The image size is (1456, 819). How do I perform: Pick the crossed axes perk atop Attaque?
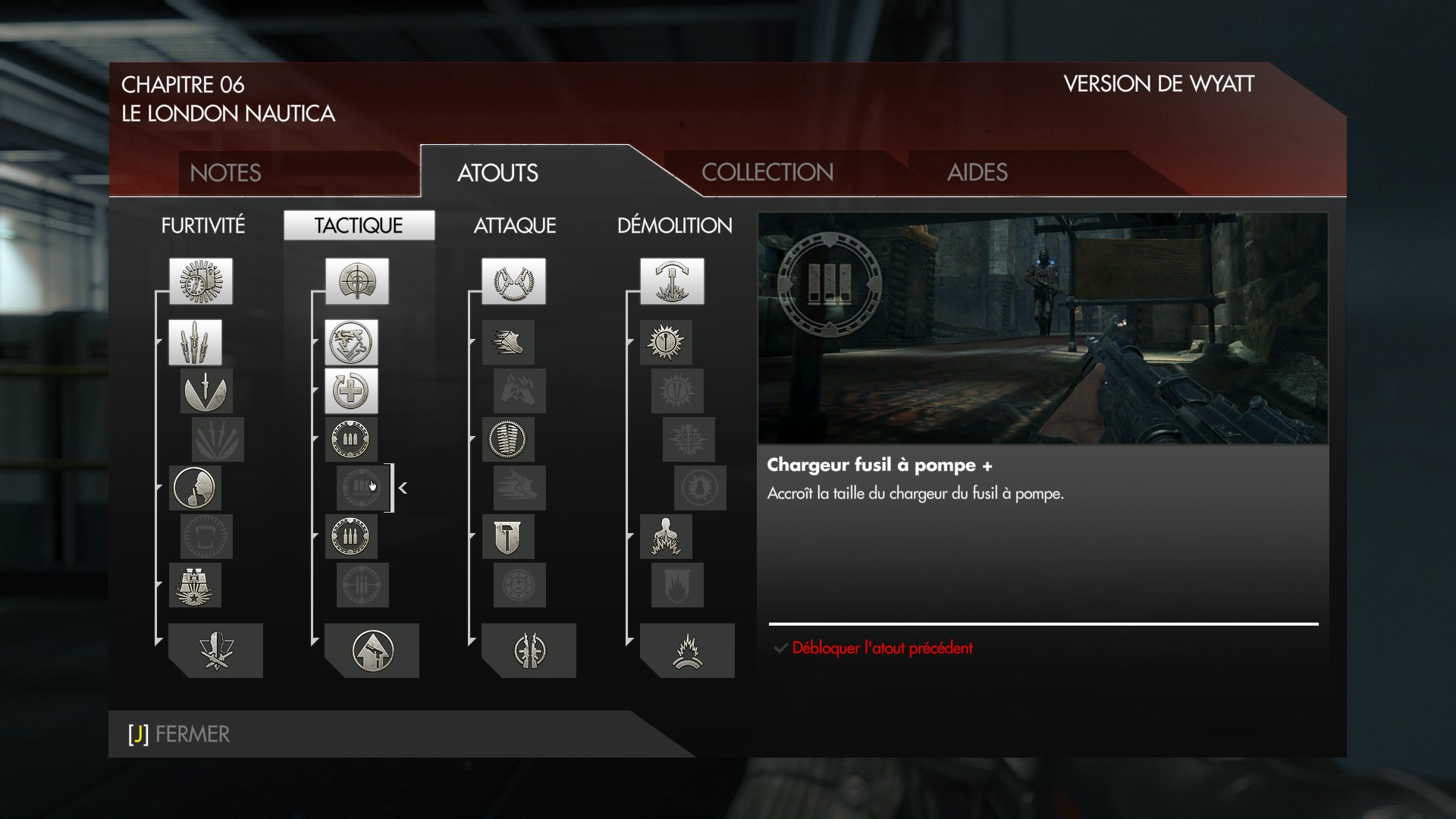513,281
